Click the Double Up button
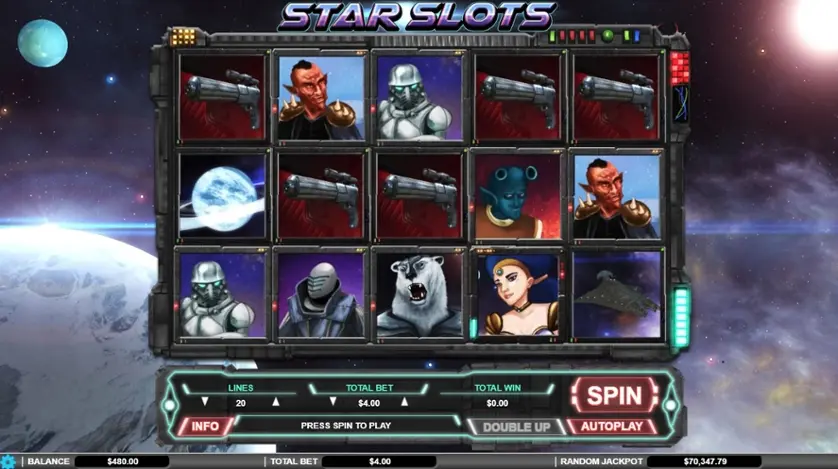 click(x=515, y=426)
